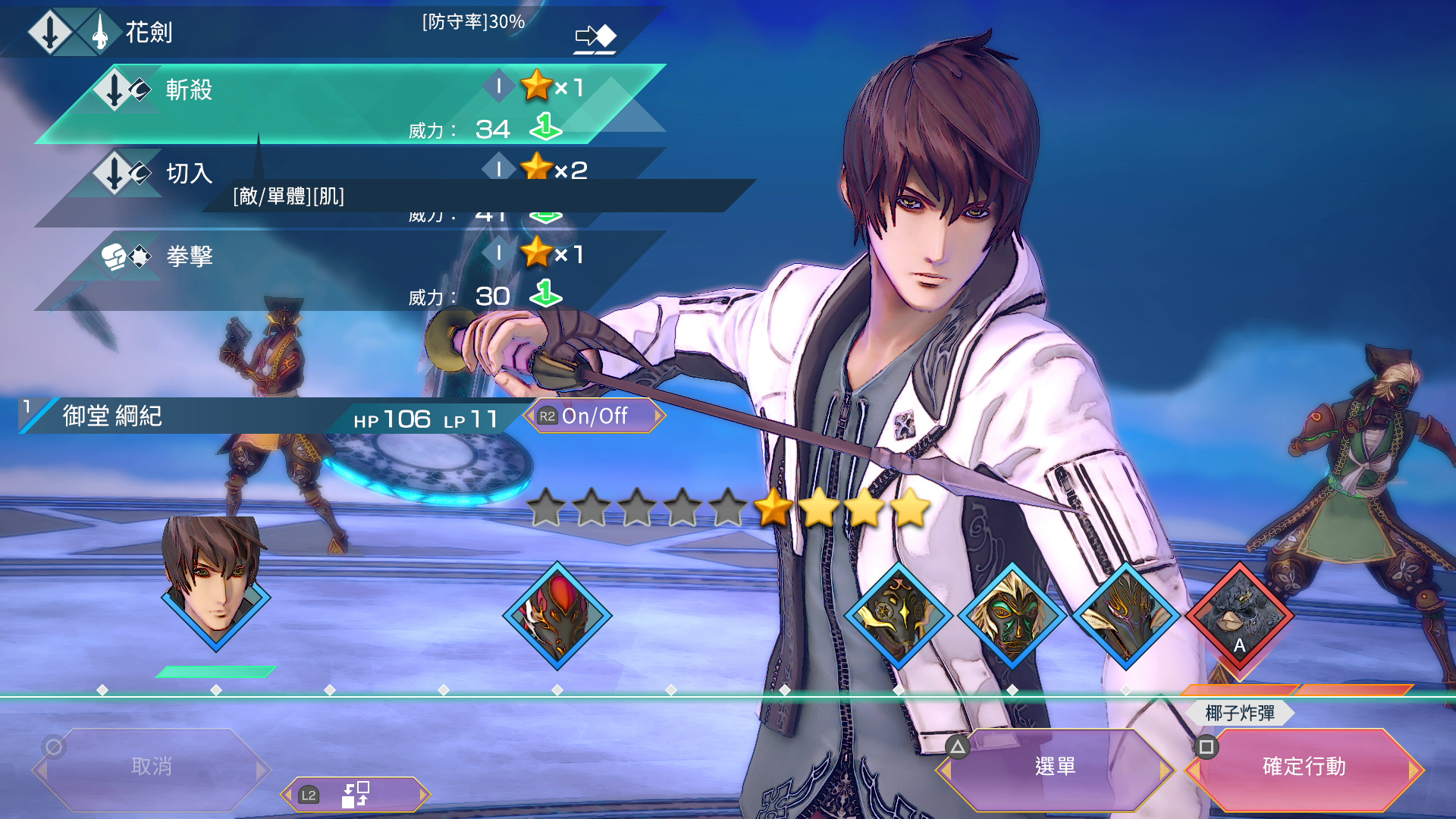Viewport: 1456px width, 819px height.
Task: Toggle the On/Off switch
Action: [x=595, y=416]
